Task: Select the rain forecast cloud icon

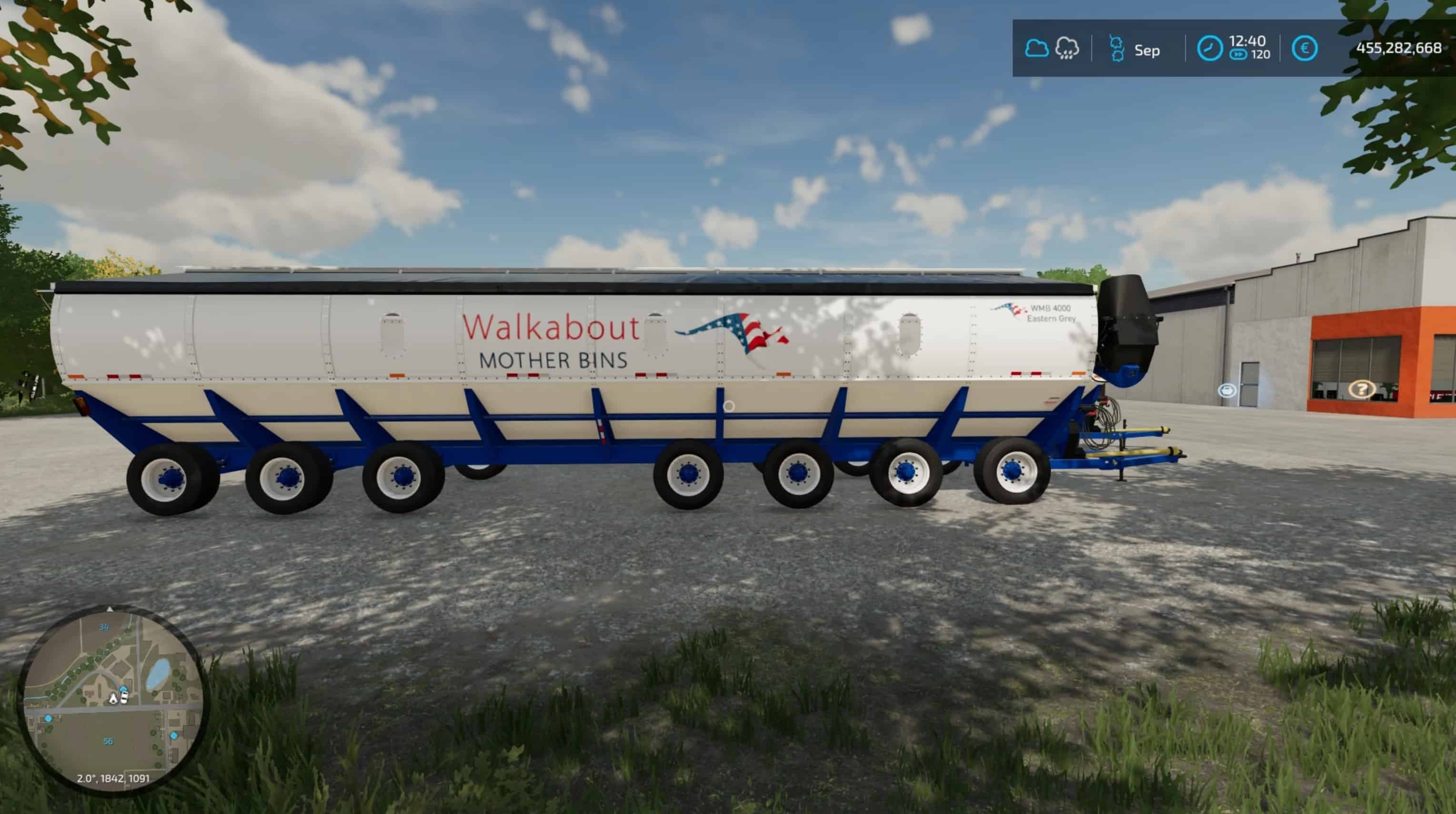Action: [1066, 49]
